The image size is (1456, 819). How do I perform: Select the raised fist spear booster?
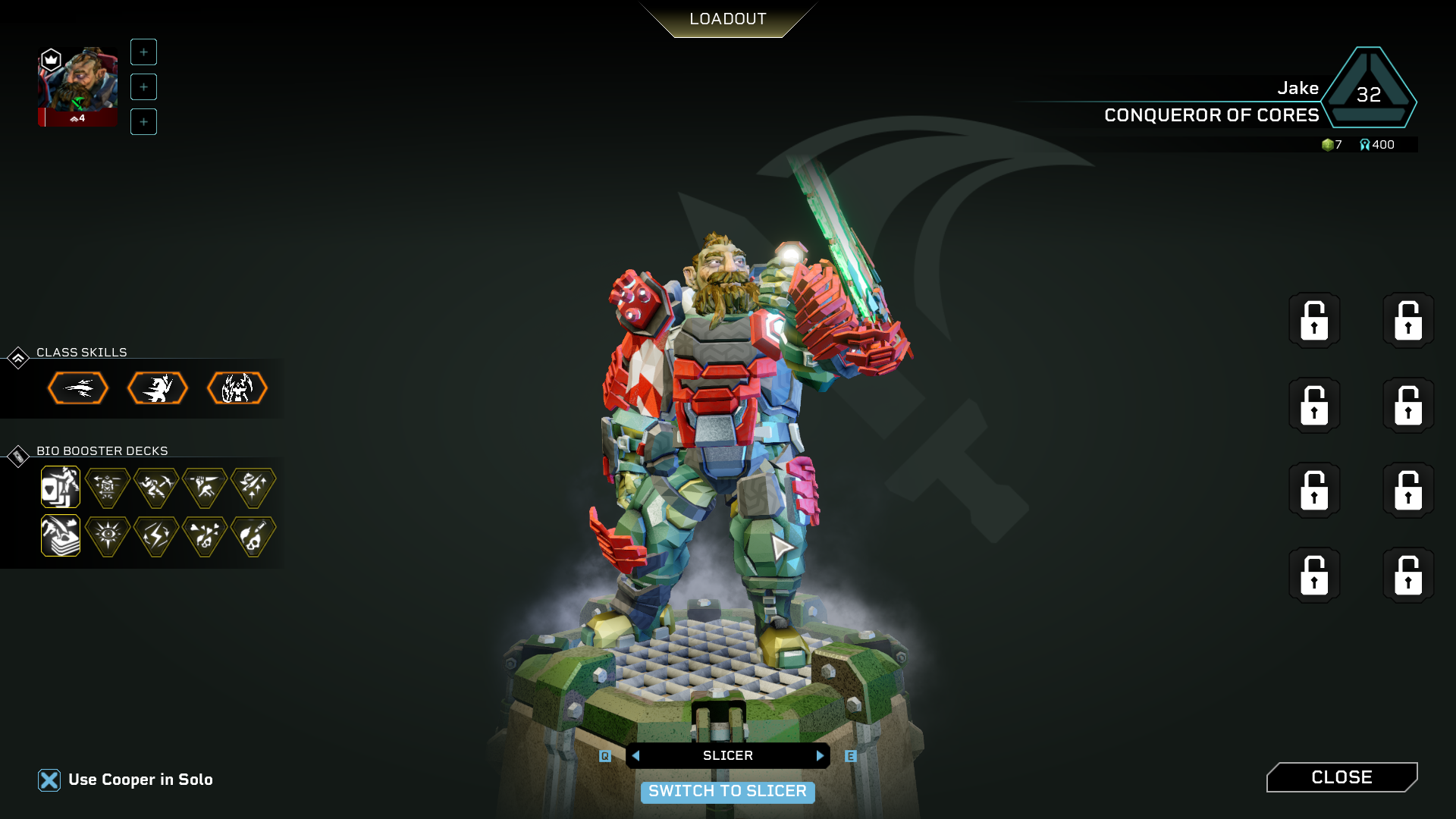click(x=205, y=487)
